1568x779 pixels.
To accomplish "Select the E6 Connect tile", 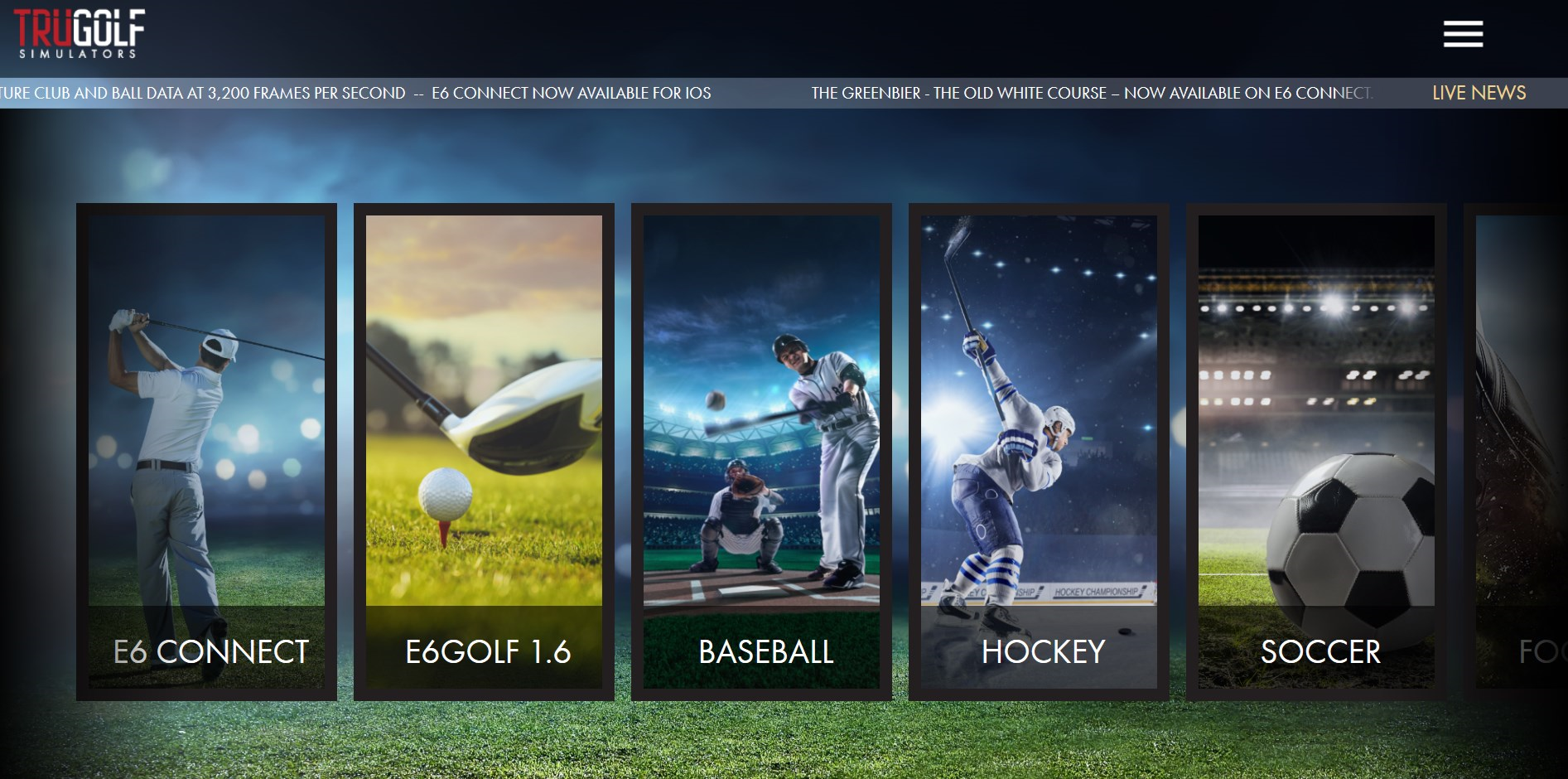I will (x=206, y=452).
